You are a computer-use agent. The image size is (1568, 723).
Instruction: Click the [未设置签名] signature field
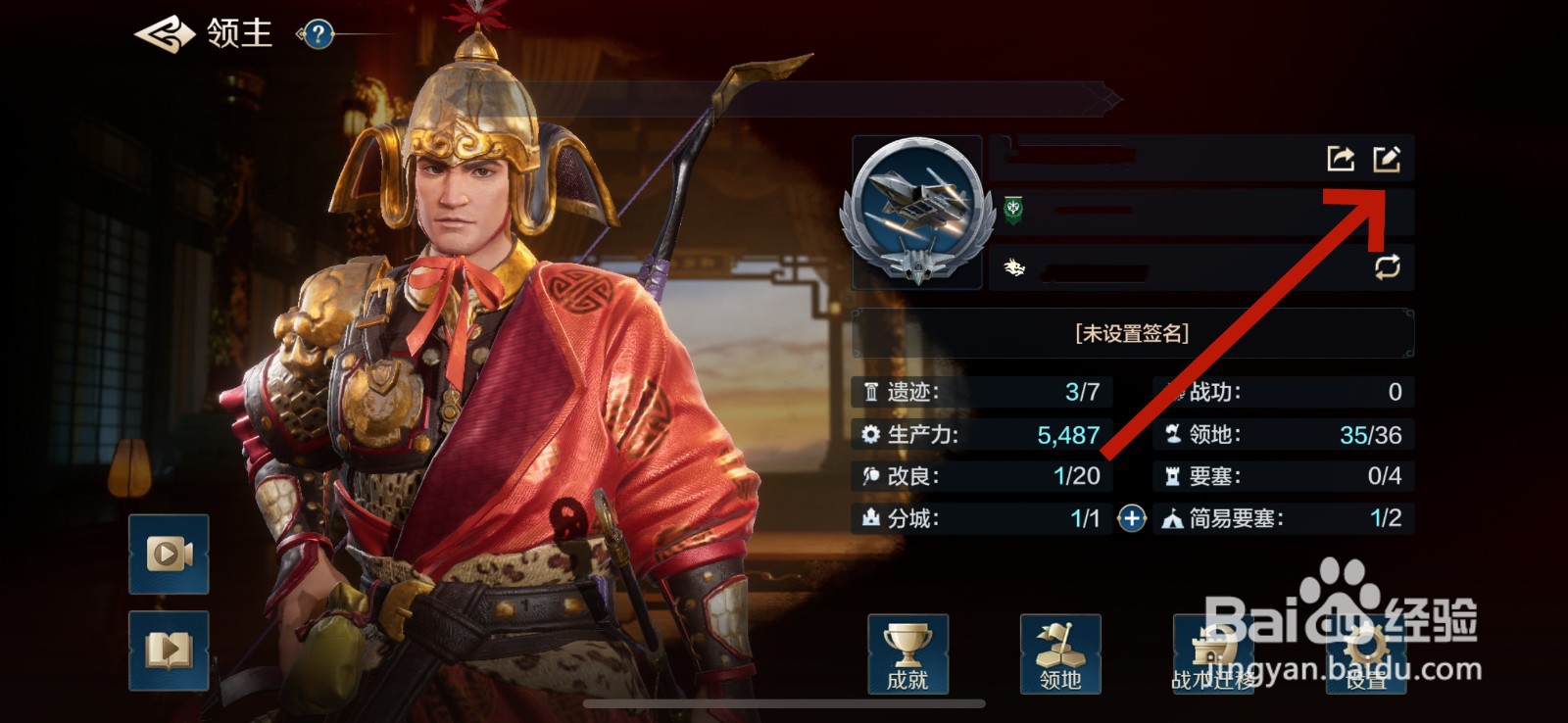click(1132, 332)
